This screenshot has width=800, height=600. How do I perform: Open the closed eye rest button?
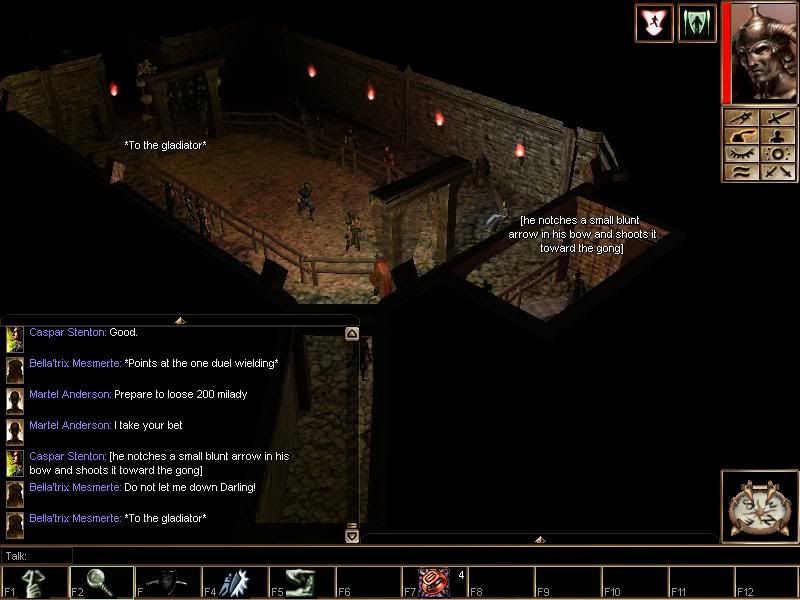click(x=740, y=155)
